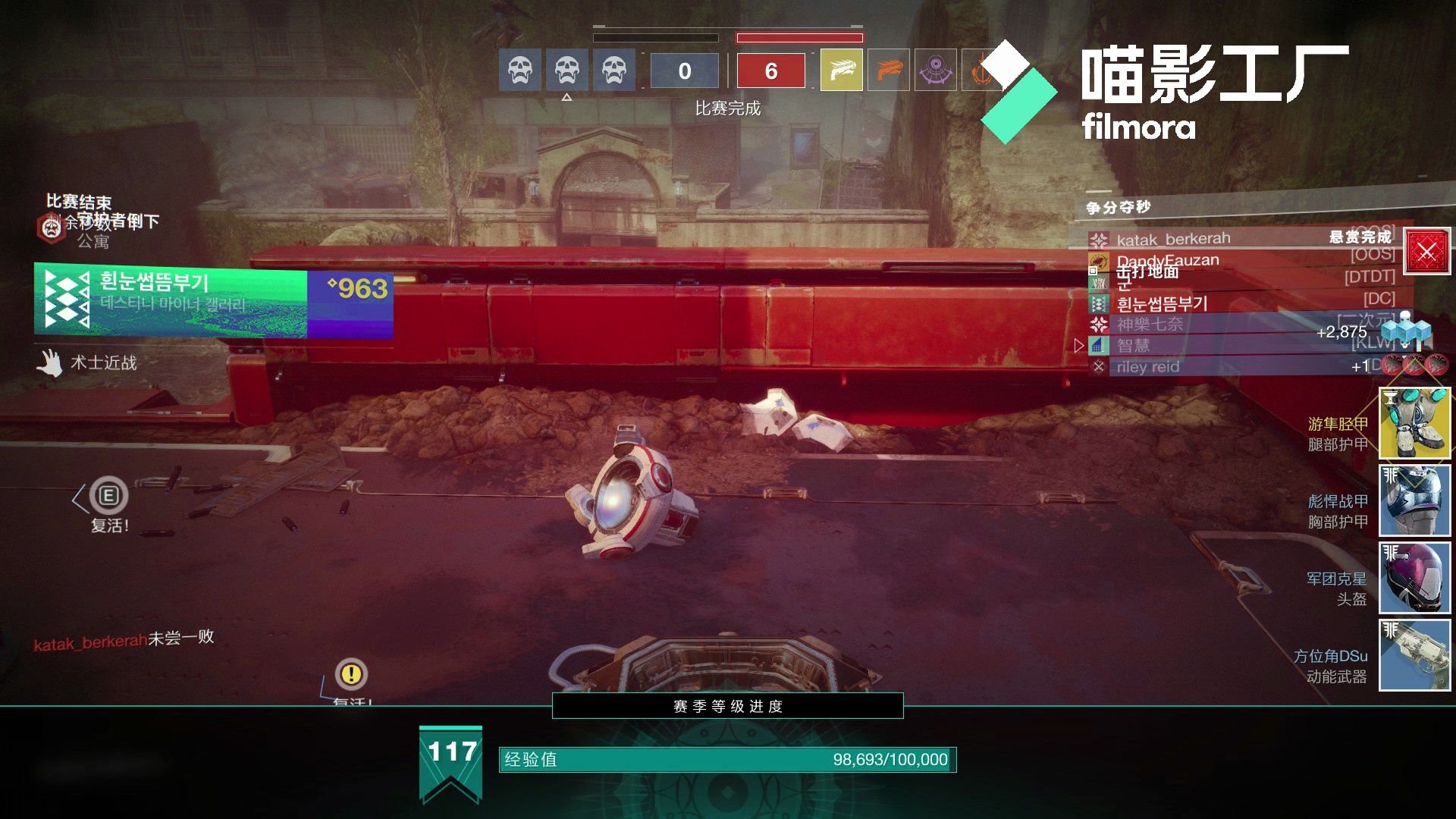Image resolution: width=1456 pixels, height=819 pixels.
Task: Inspect the 游隼胫甲 leg armor reward
Action: pos(1414,423)
